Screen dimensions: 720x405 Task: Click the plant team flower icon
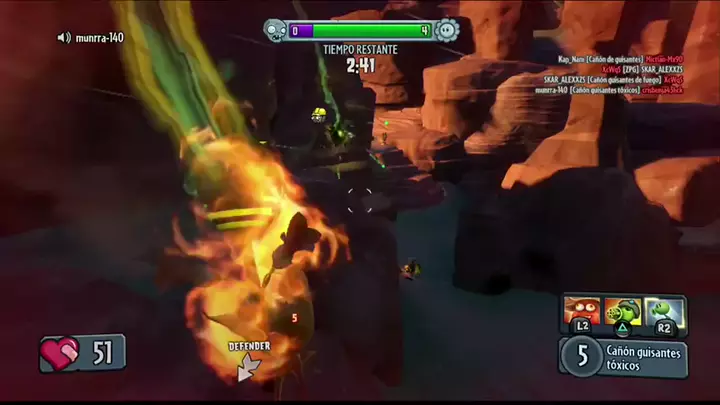448,31
